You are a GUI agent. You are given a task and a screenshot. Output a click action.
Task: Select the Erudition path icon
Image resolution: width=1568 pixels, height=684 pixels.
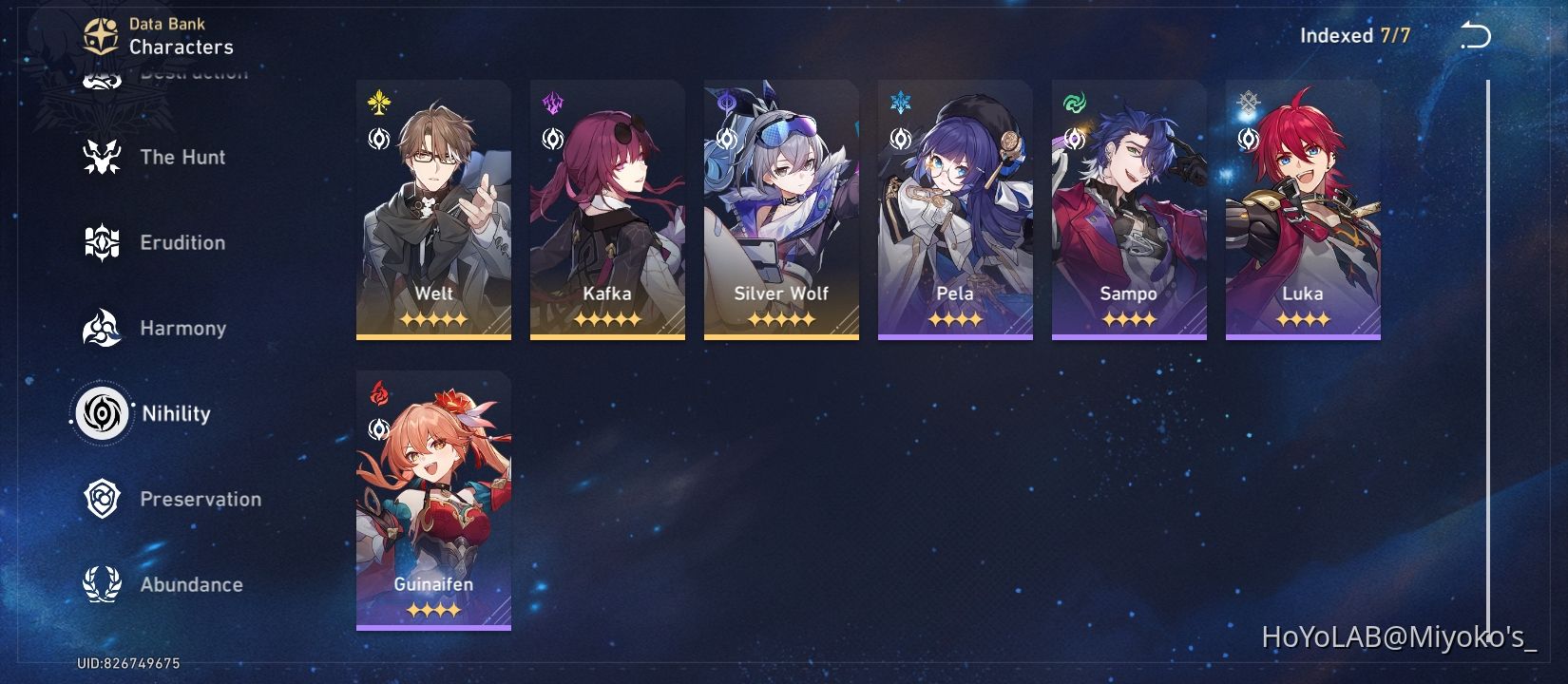(103, 242)
